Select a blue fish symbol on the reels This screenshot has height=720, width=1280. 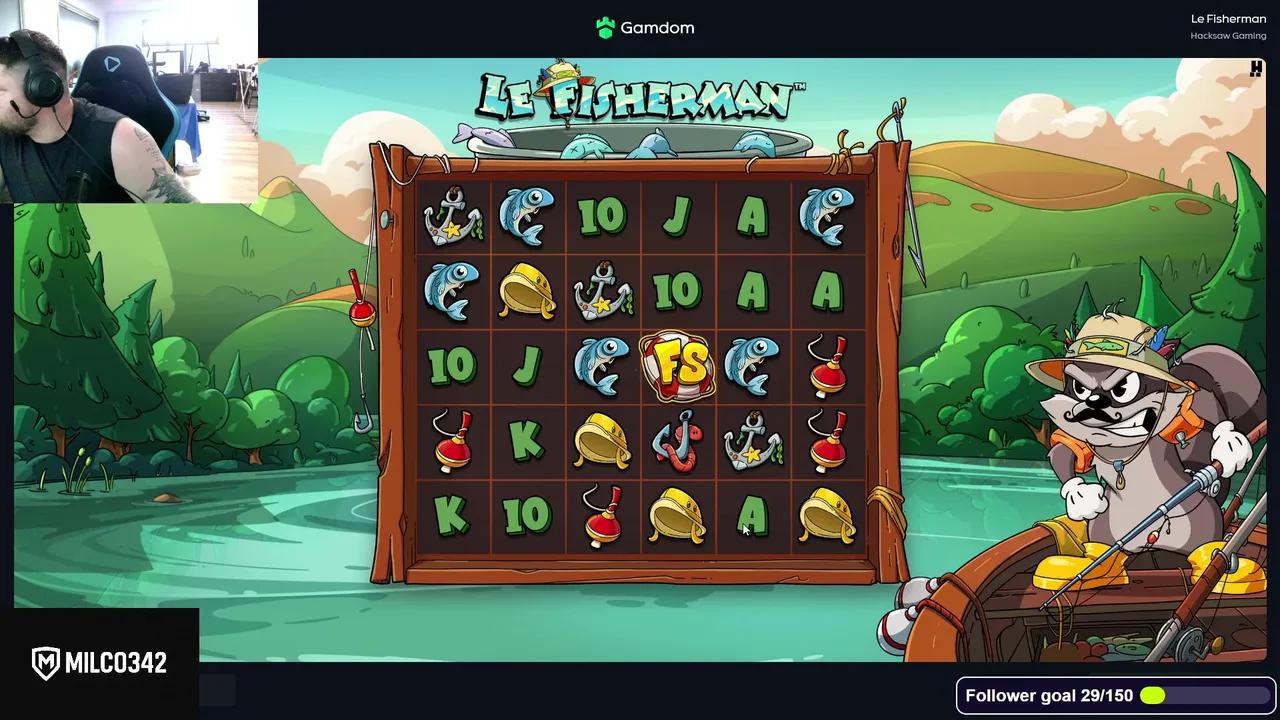[528, 217]
